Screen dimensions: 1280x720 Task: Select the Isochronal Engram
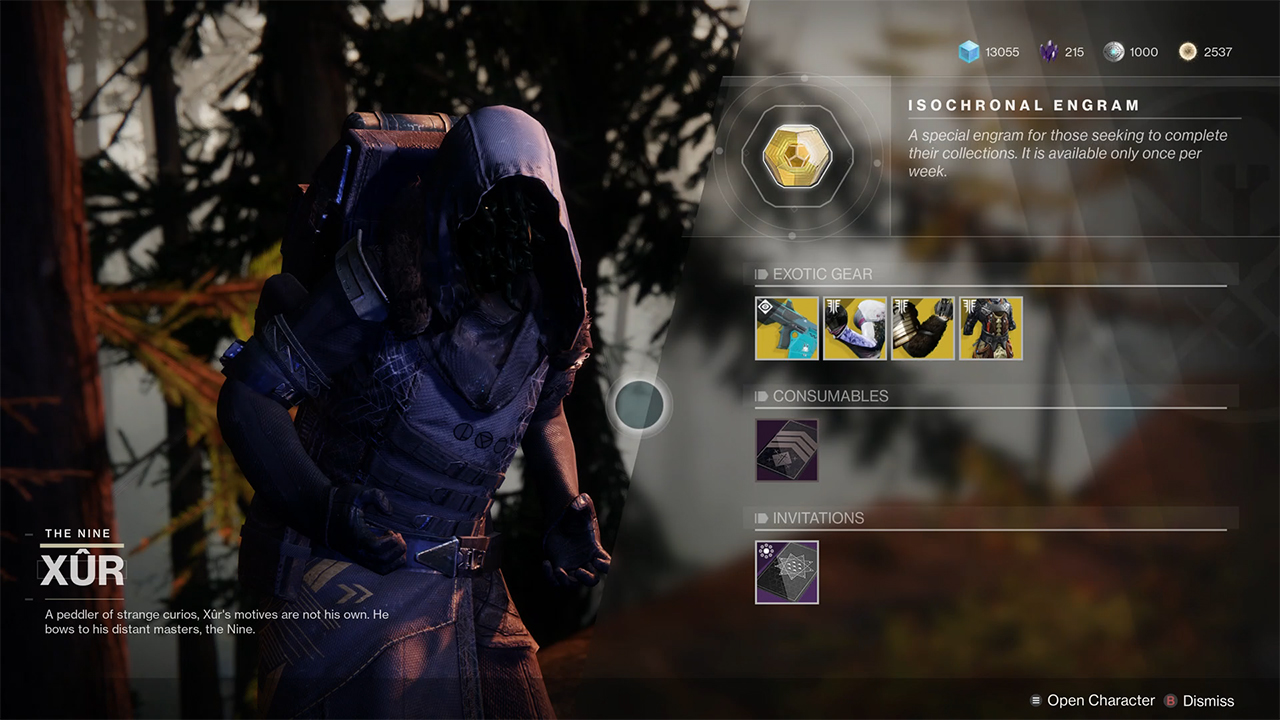click(x=792, y=155)
